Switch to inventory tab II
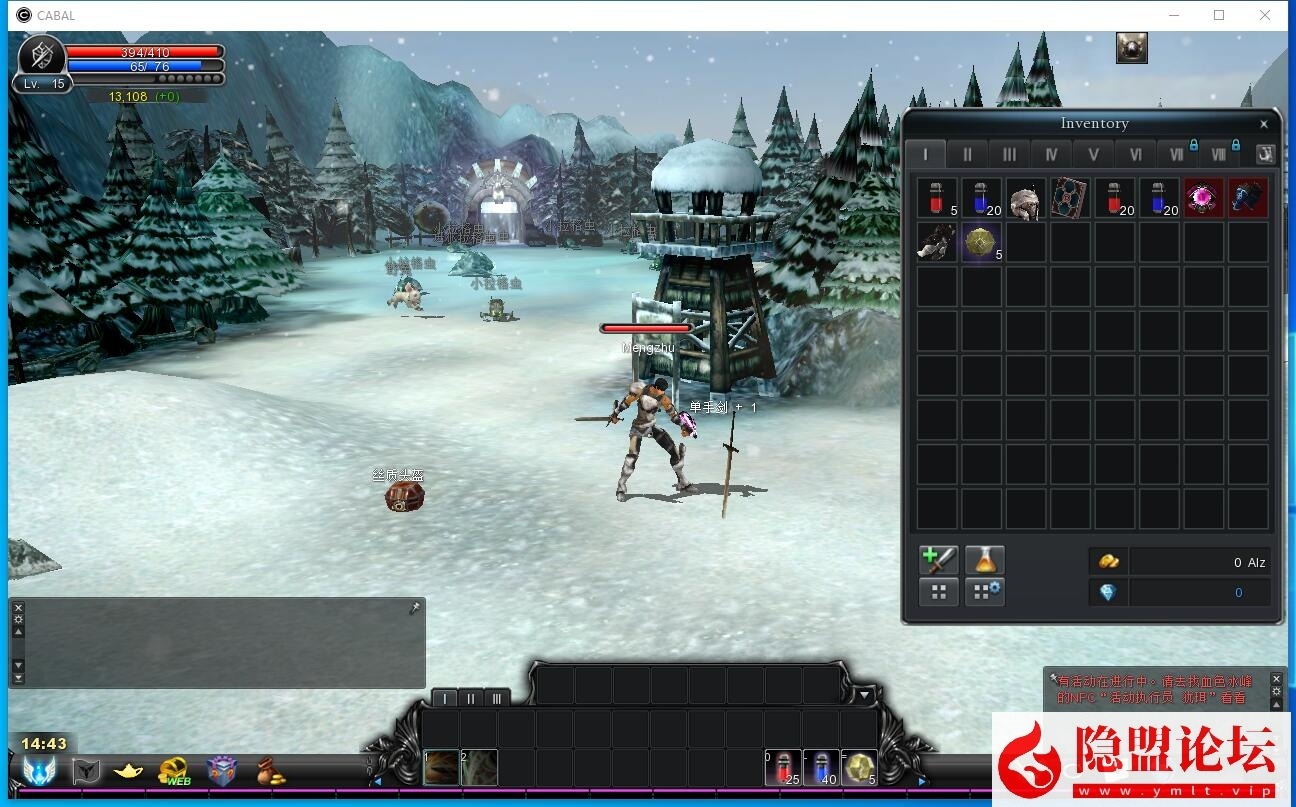Screen dimensions: 1296x807 967,155
